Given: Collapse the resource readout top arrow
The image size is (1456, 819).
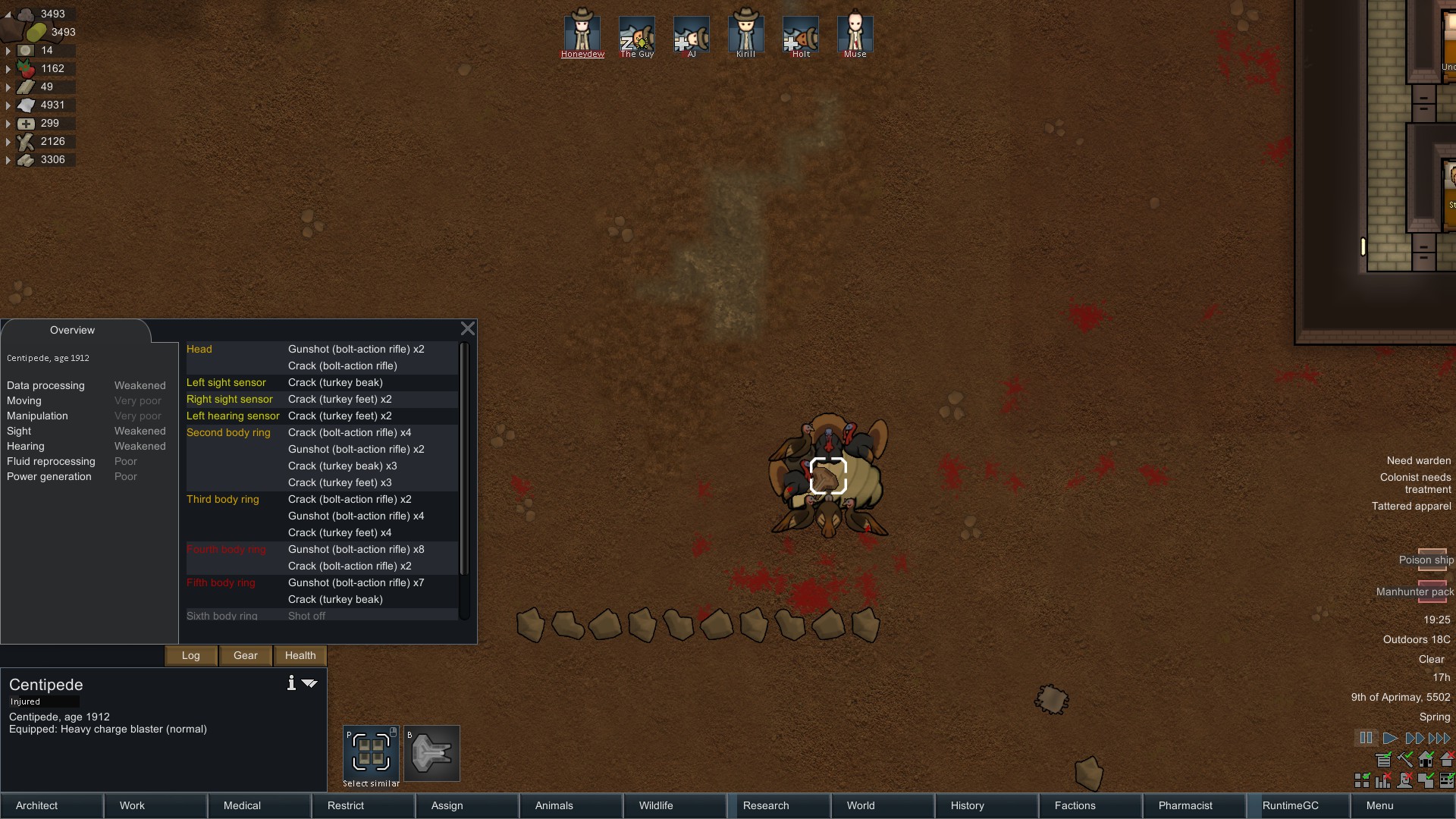Looking at the screenshot, I should [x=8, y=14].
